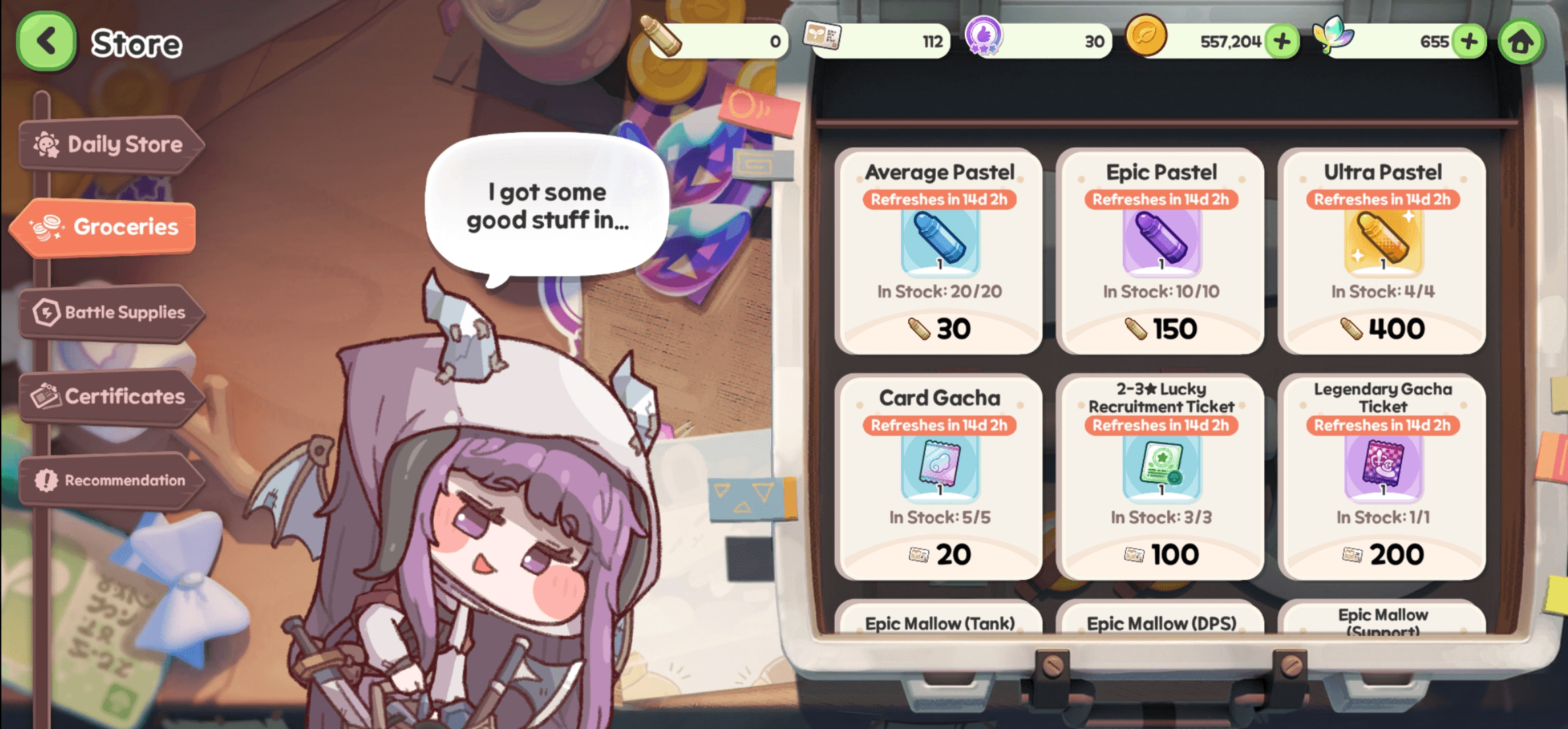Open the Battle Supplies tab
1568x729 pixels.
click(111, 313)
